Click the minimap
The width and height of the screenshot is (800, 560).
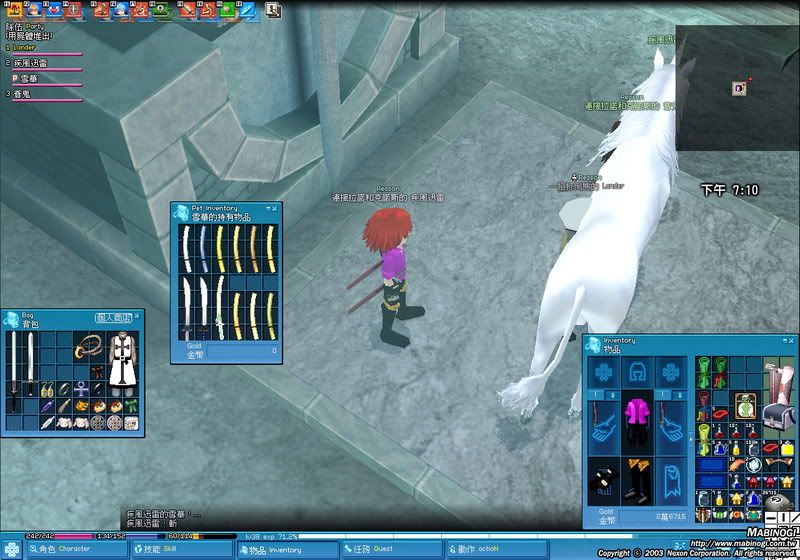click(737, 88)
